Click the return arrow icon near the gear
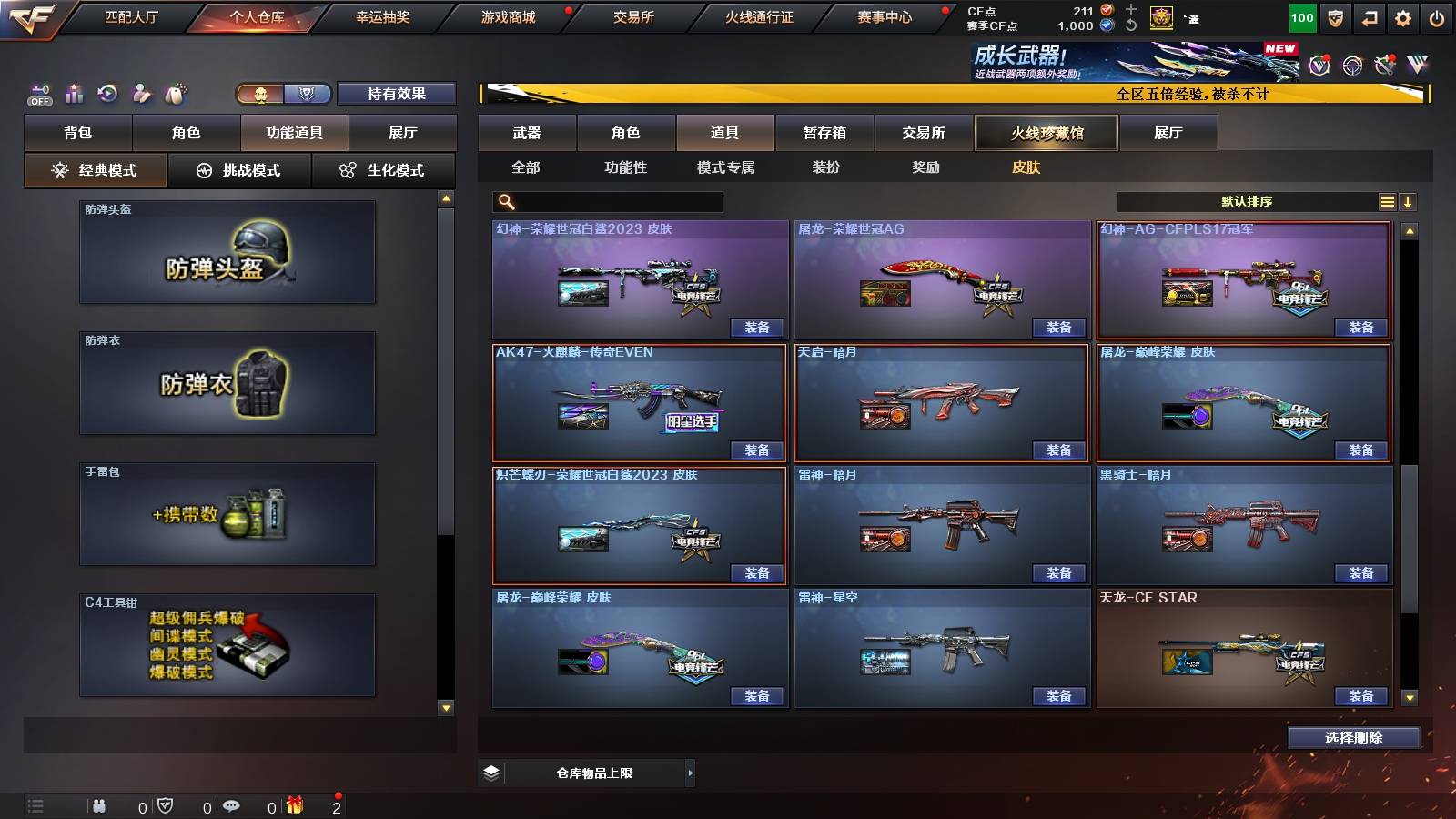Image resolution: width=1456 pixels, height=819 pixels. (1370, 15)
